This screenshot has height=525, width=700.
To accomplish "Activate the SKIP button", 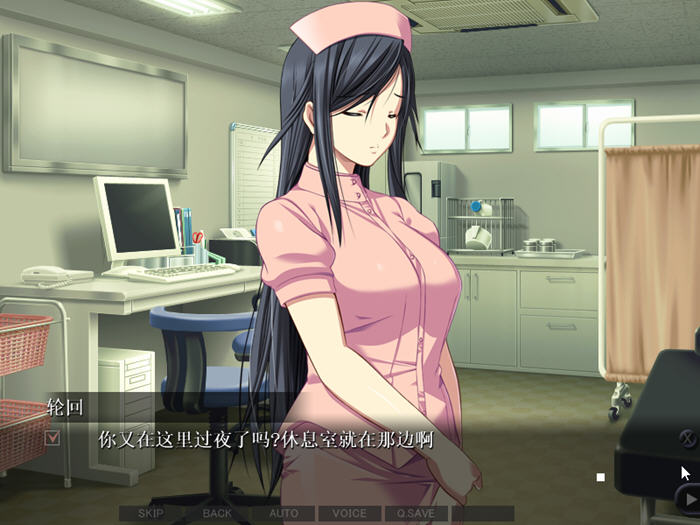I will (x=151, y=513).
